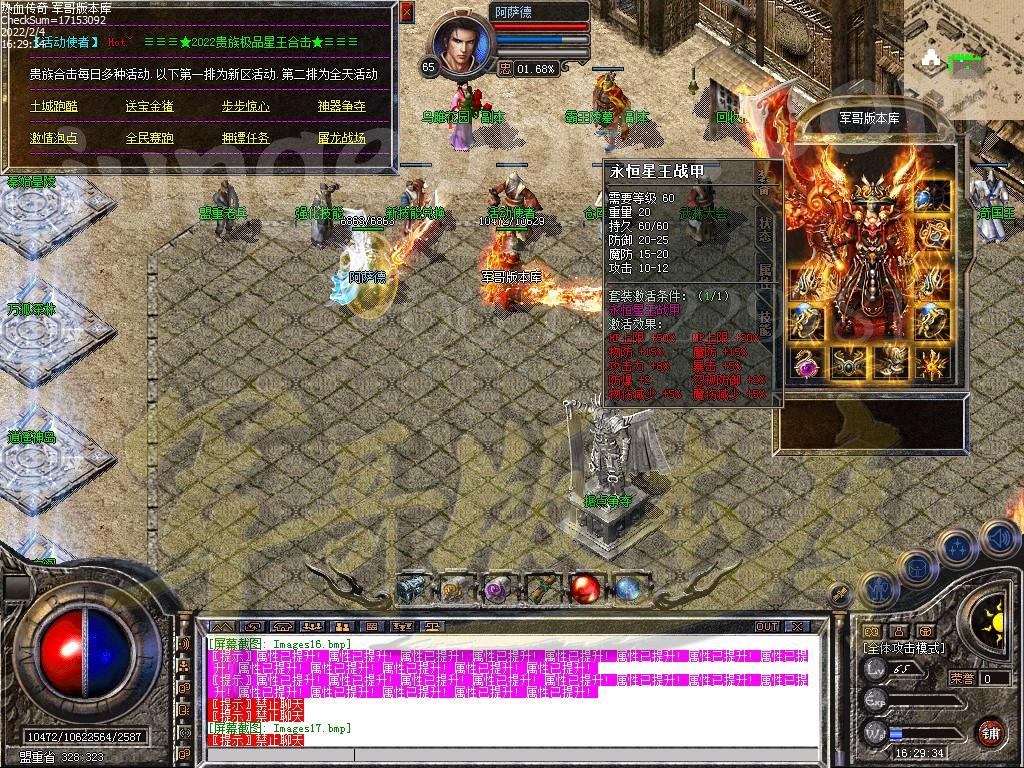Select the 送宝金猪 activity link
This screenshot has width=1024, height=768.
pos(149,106)
